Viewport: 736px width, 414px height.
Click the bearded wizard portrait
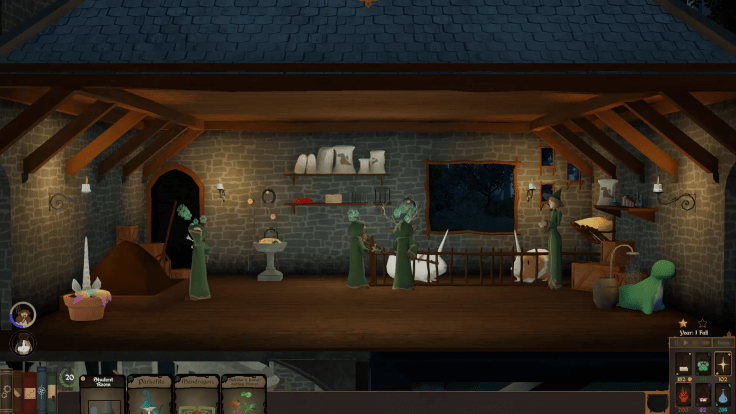pyautogui.click(x=22, y=316)
